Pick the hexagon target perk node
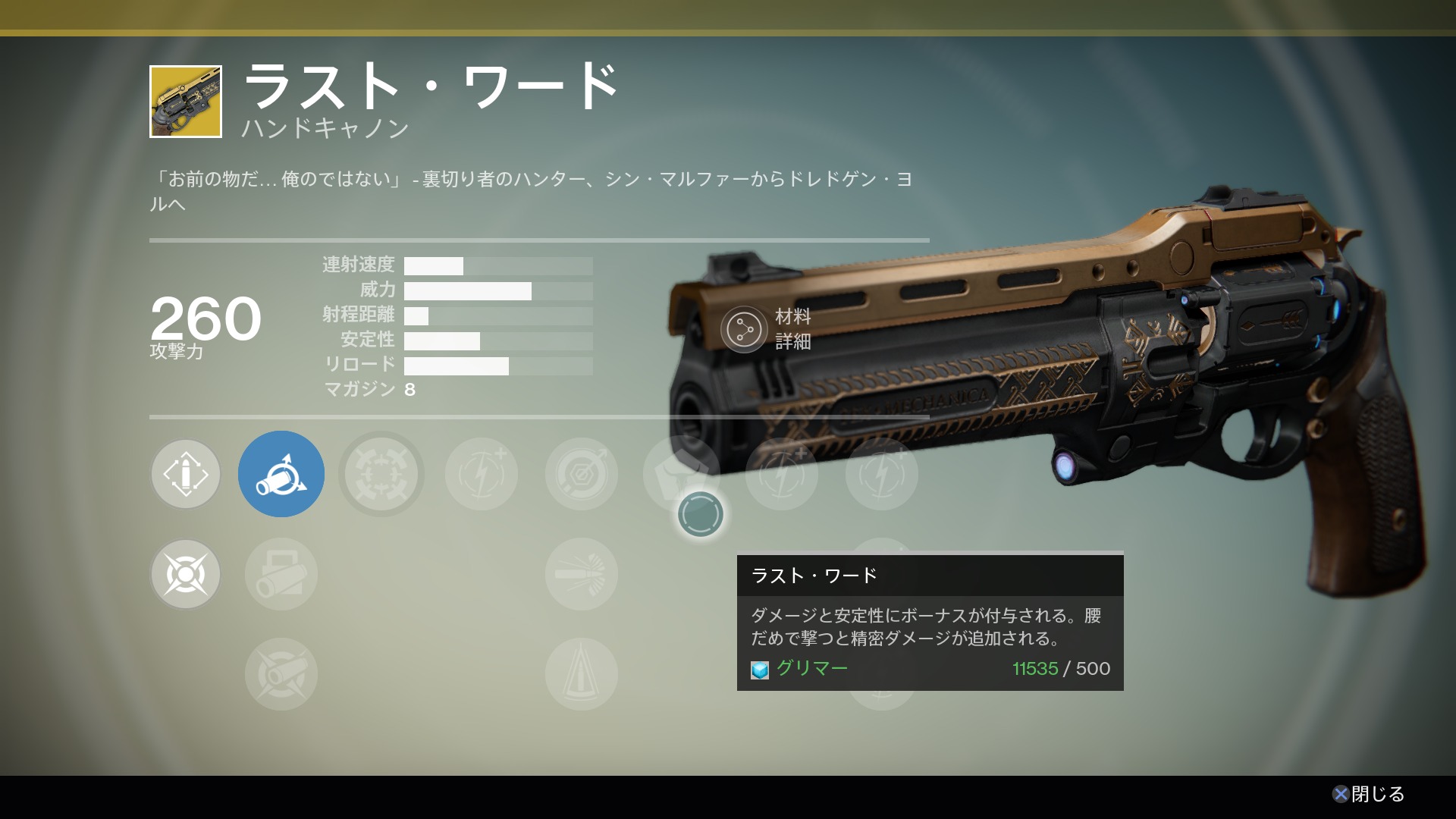 [582, 475]
